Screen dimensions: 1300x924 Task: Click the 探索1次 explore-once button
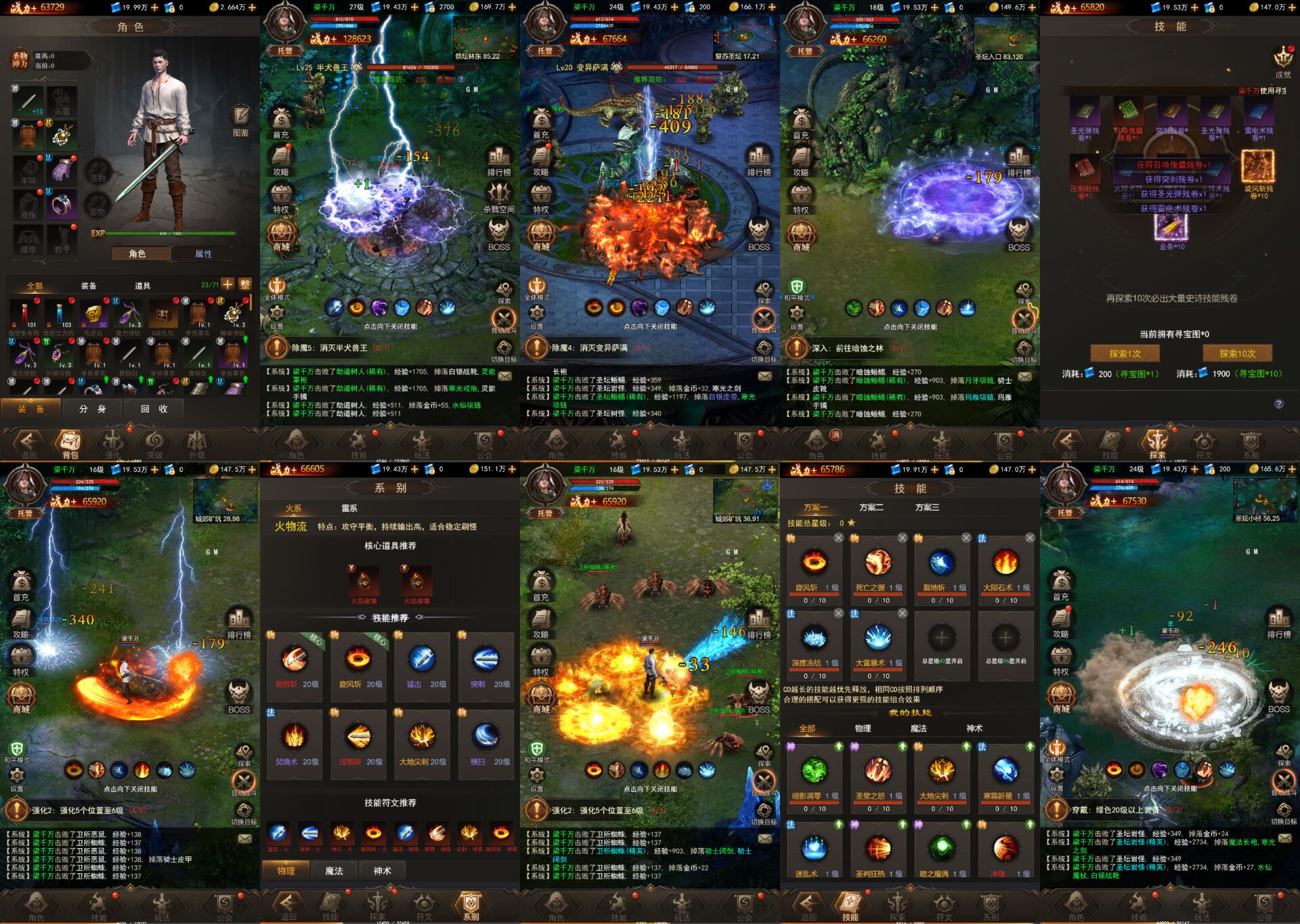1125,353
